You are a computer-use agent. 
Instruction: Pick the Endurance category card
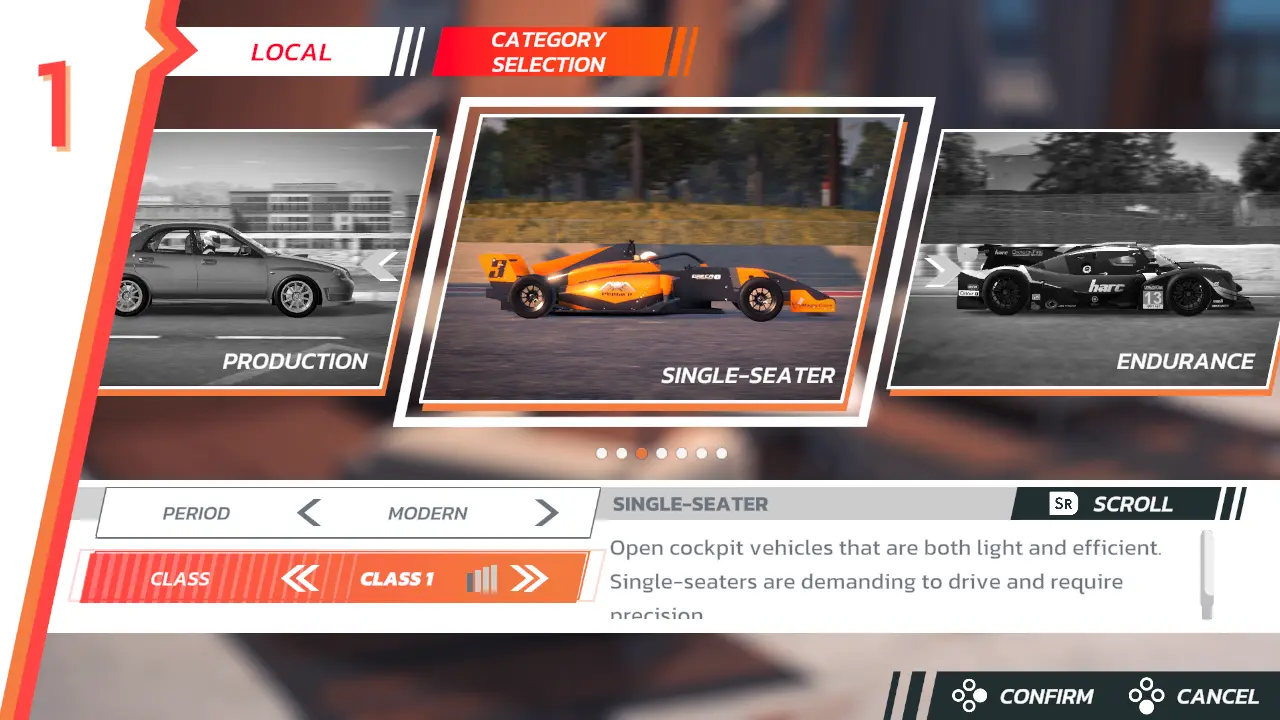pyautogui.click(x=1090, y=260)
